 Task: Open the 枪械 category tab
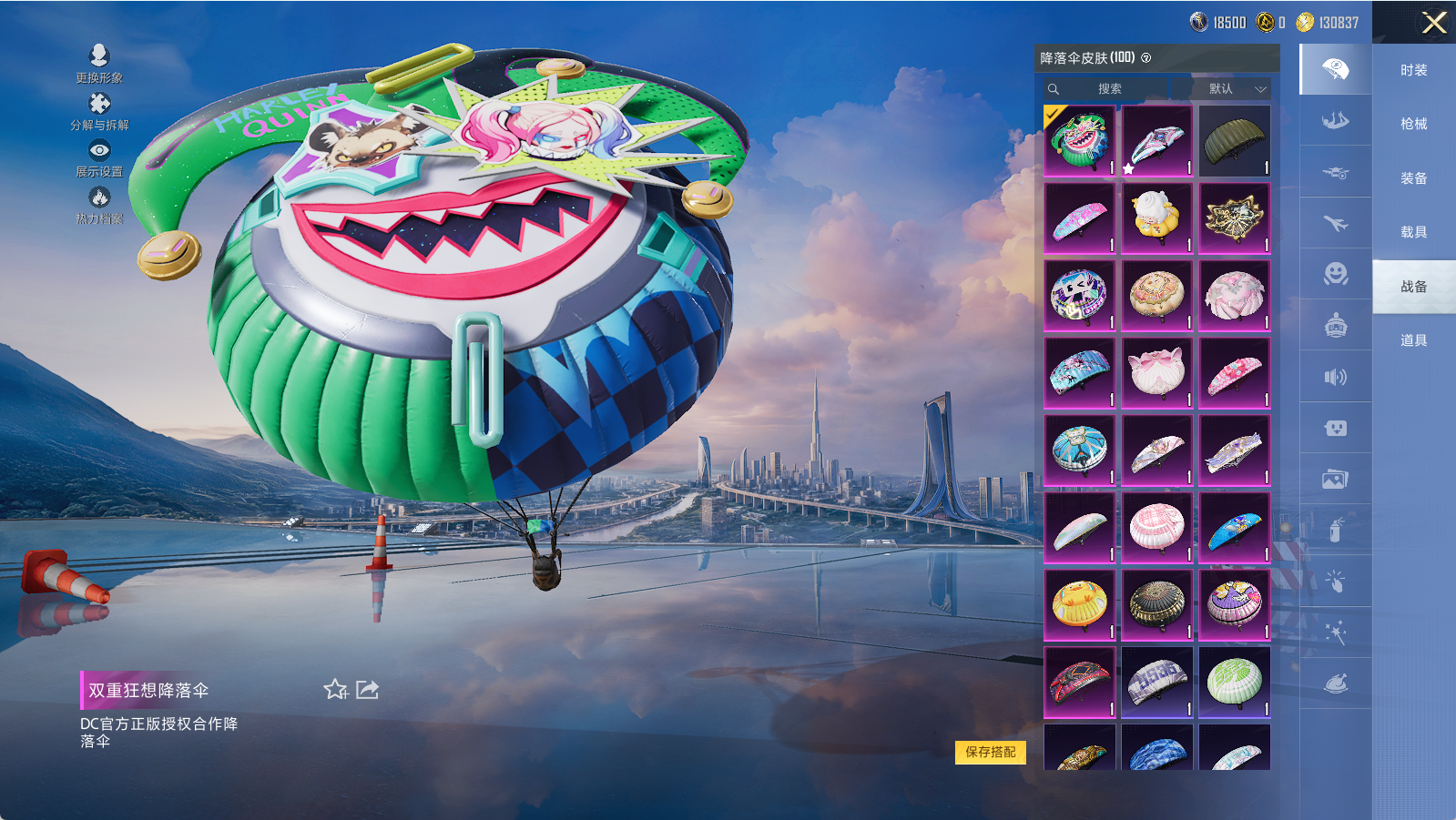tap(1413, 124)
